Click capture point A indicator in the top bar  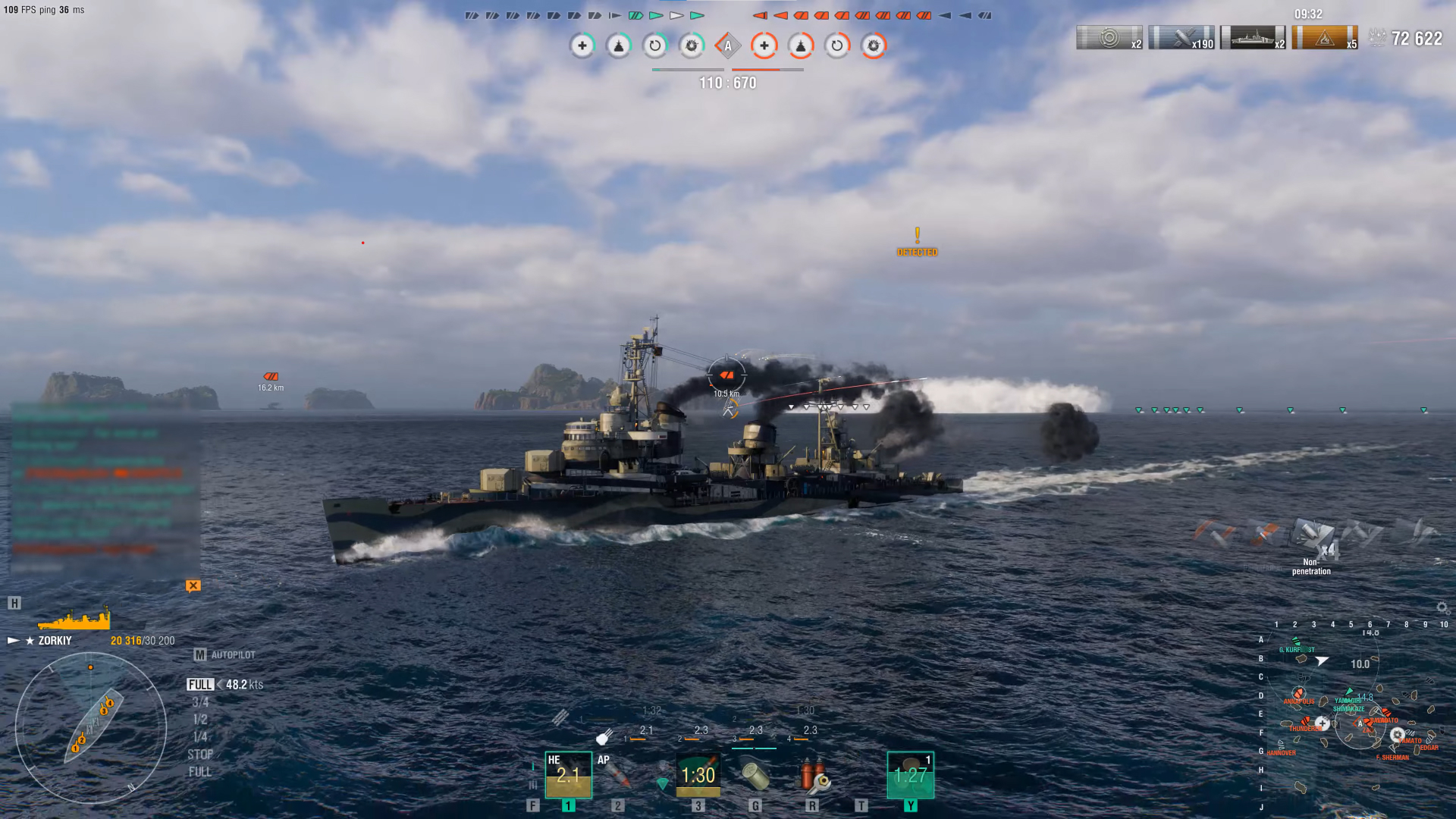(727, 45)
